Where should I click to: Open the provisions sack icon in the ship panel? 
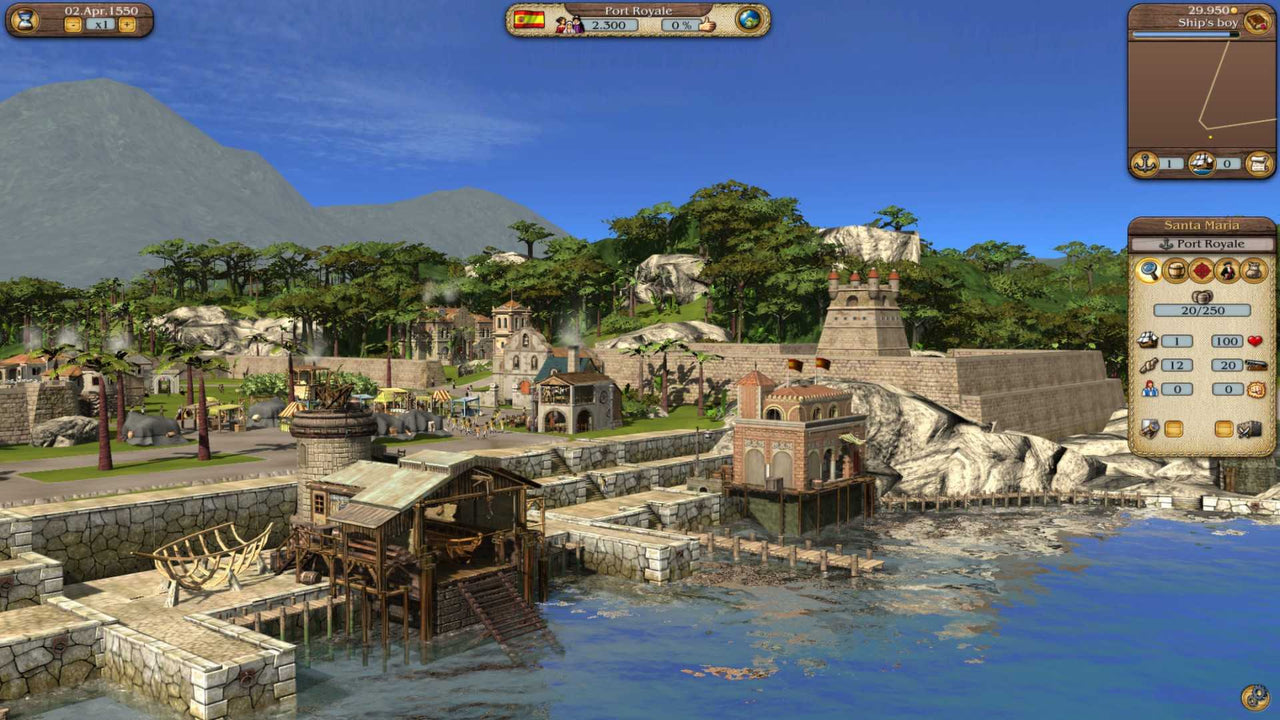click(x=1252, y=270)
